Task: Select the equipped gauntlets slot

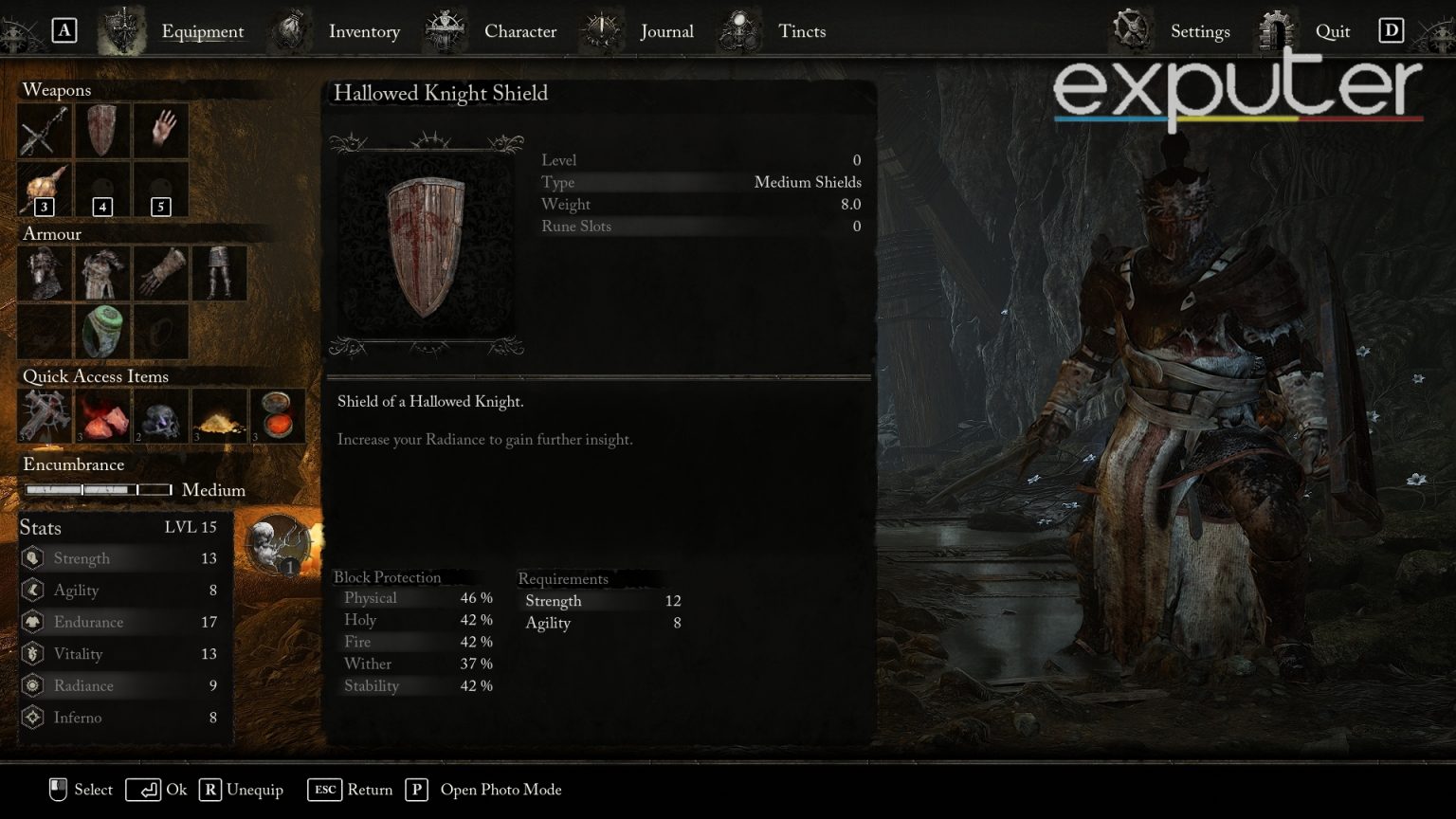Action: [x=160, y=272]
